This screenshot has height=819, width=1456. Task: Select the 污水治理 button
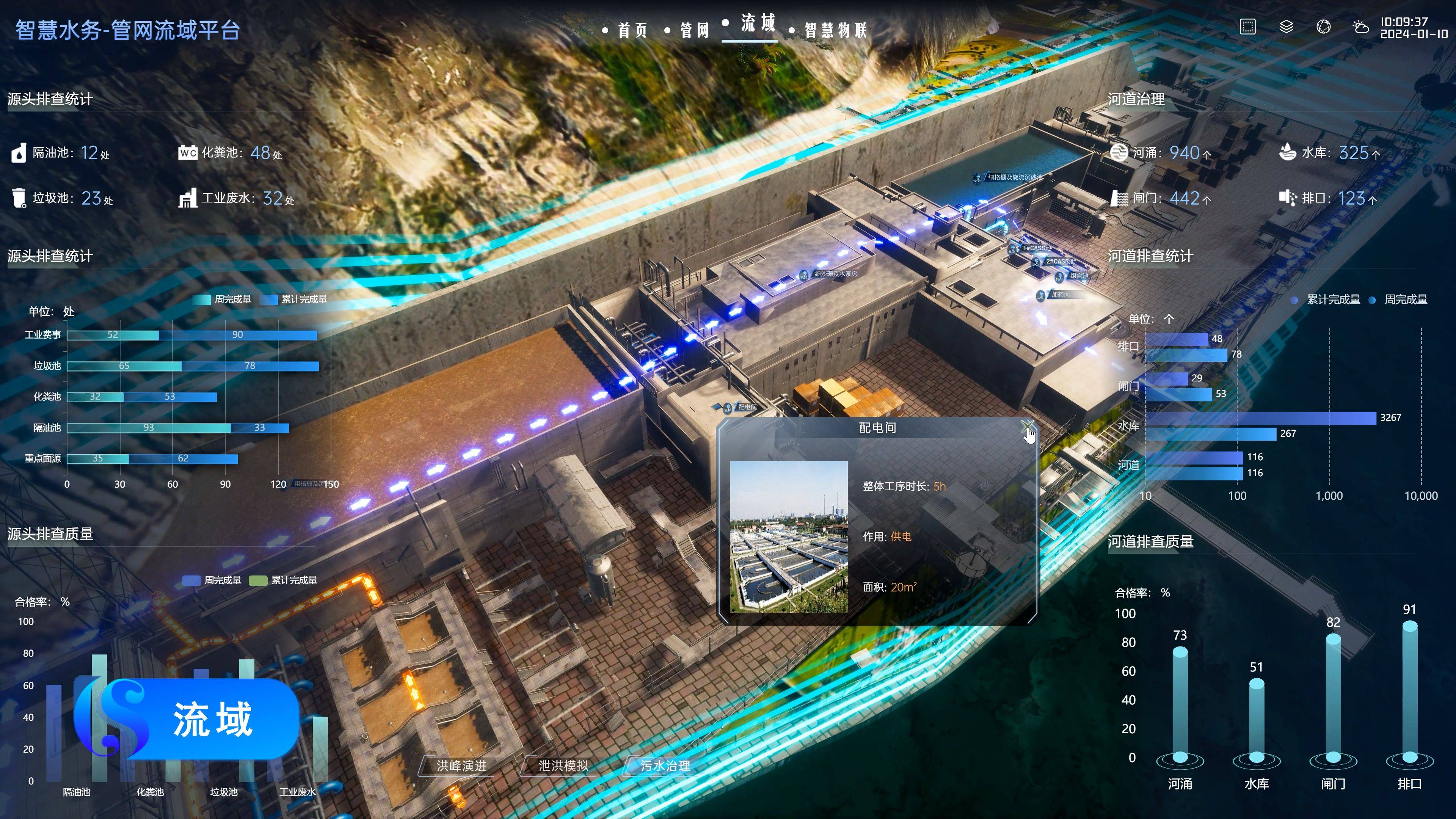pos(665,765)
